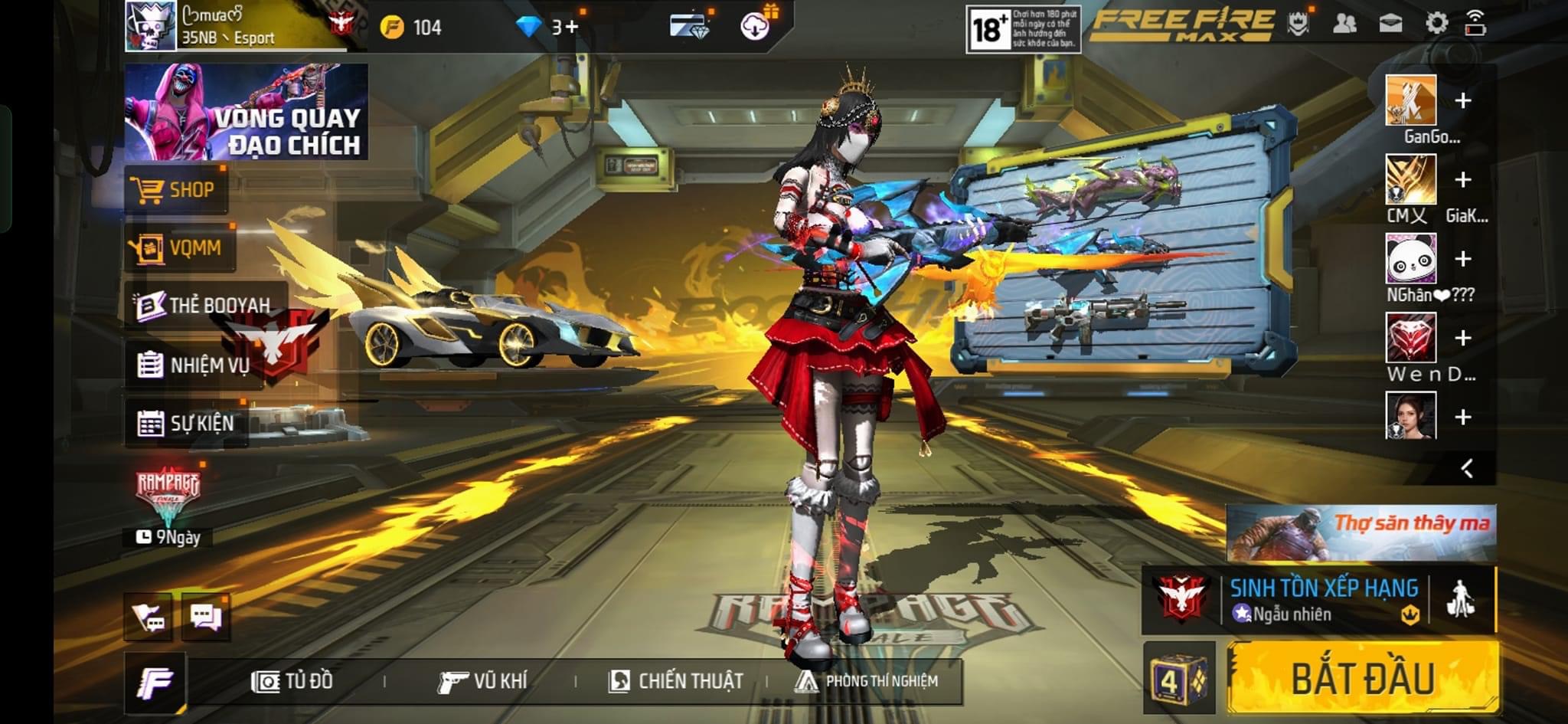Add diamonds with the plus button
The height and width of the screenshot is (724, 1568).
571,28
